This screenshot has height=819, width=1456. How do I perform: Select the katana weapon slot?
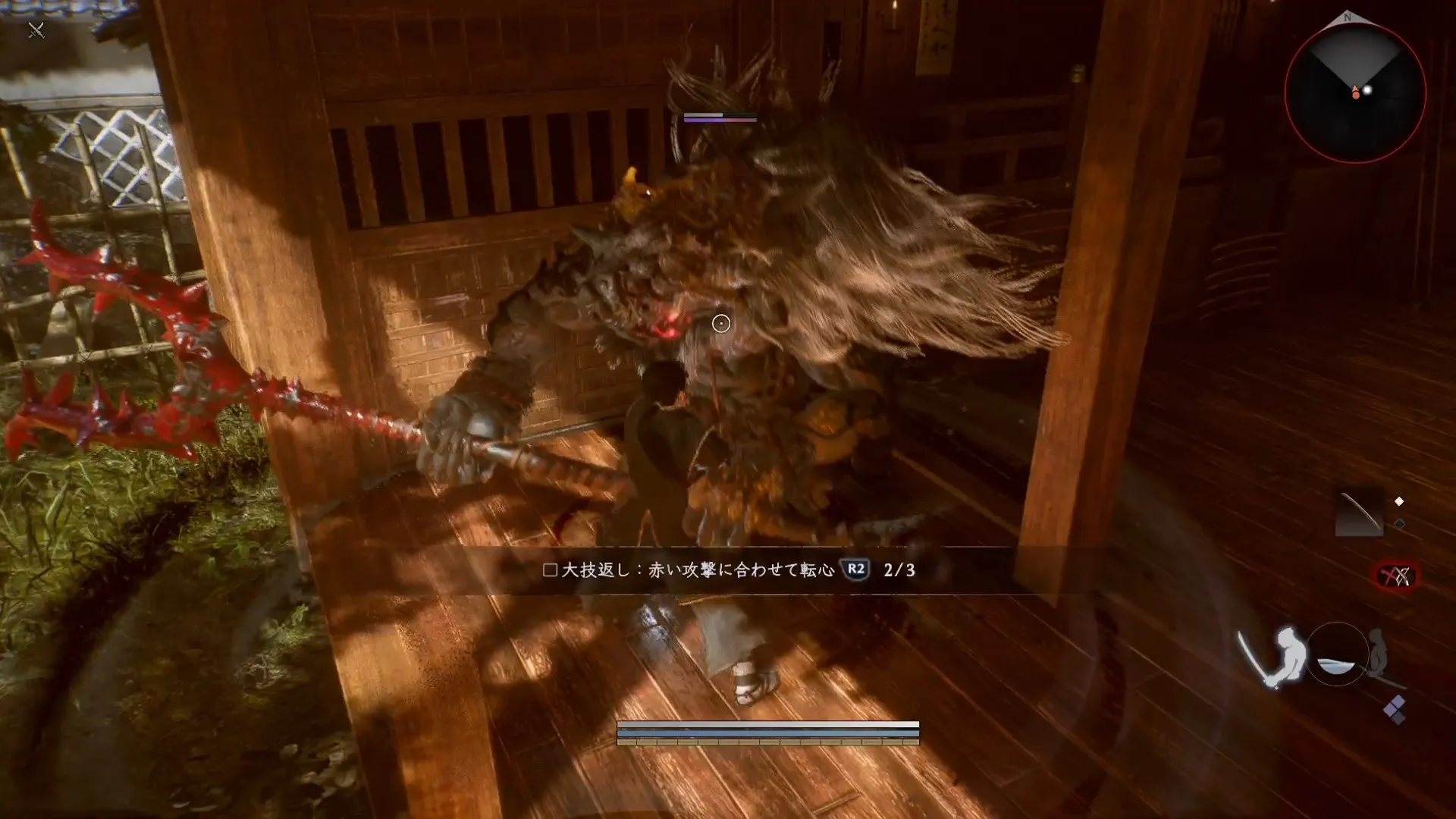[x=1359, y=513]
